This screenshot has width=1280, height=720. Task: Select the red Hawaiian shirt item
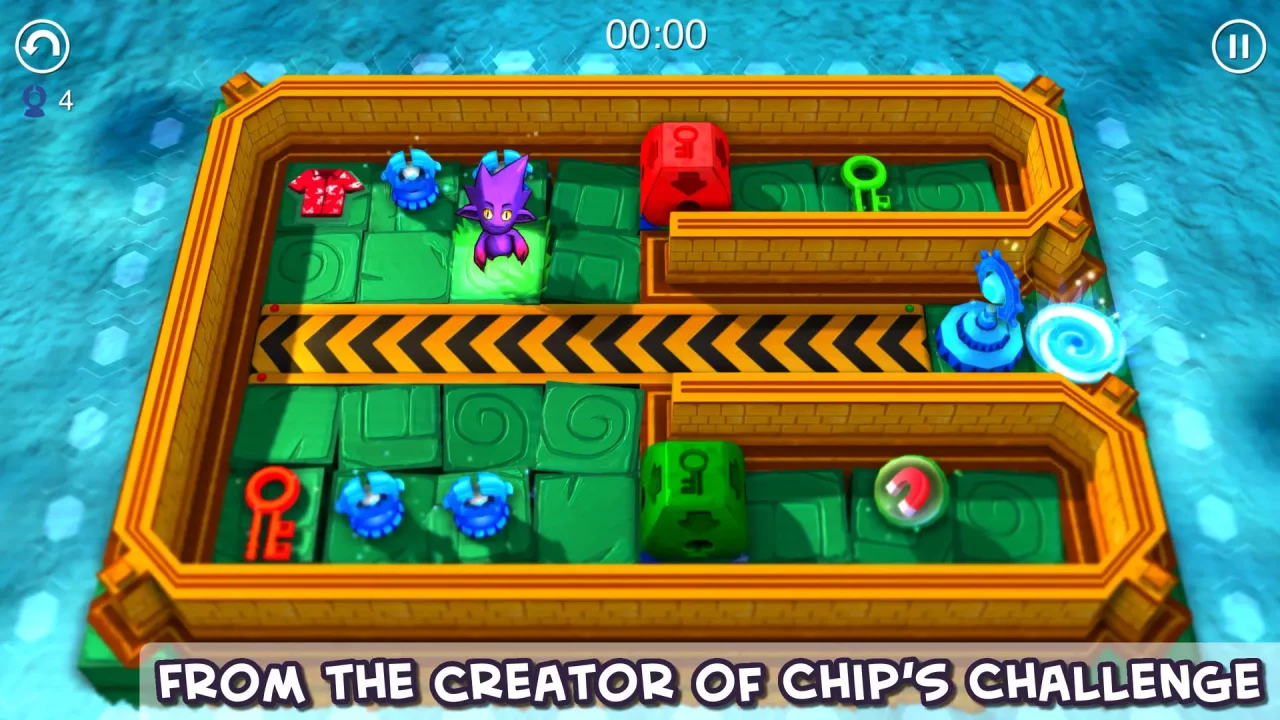325,192
